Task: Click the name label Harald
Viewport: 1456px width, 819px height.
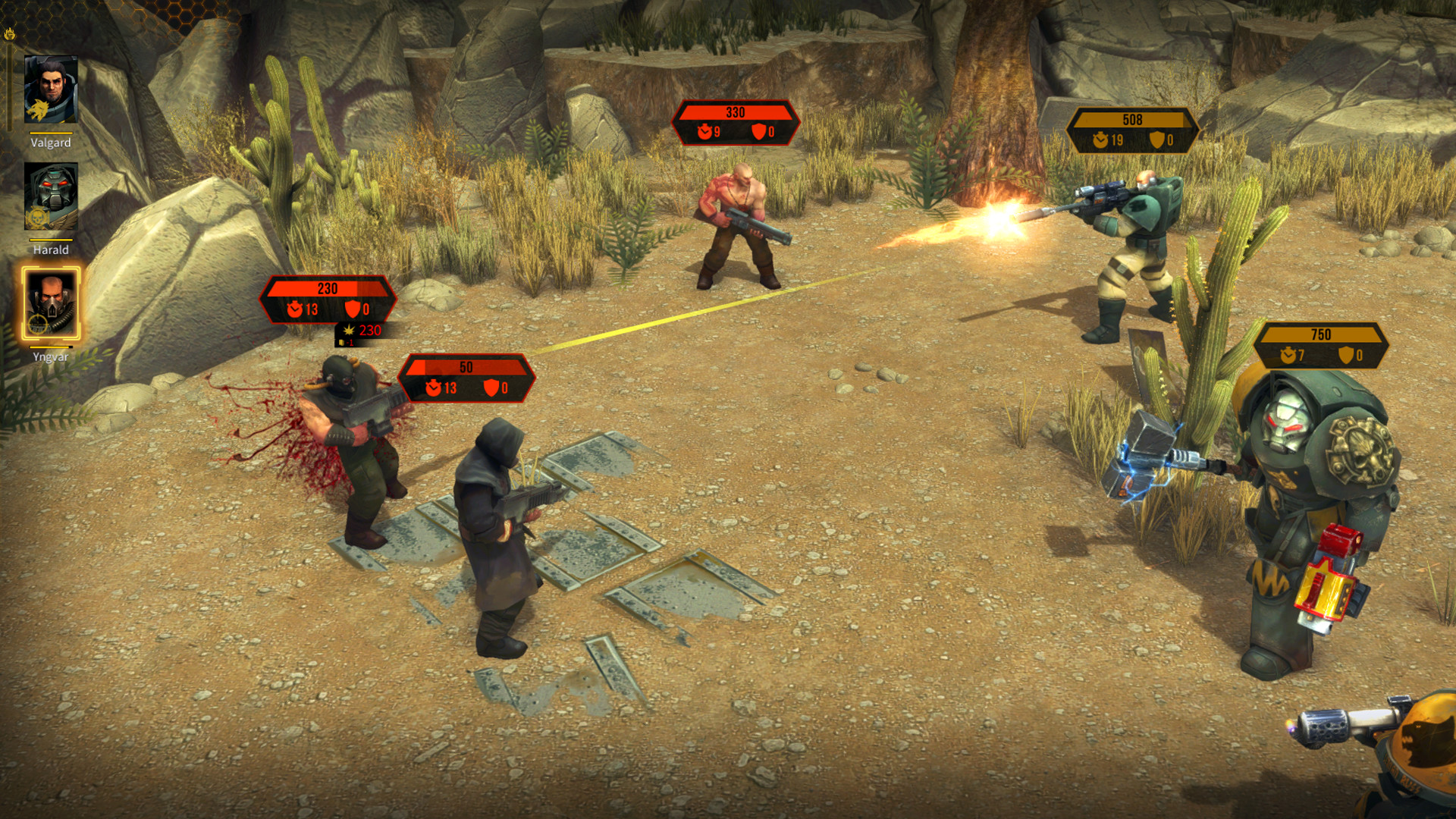Action: [x=49, y=249]
